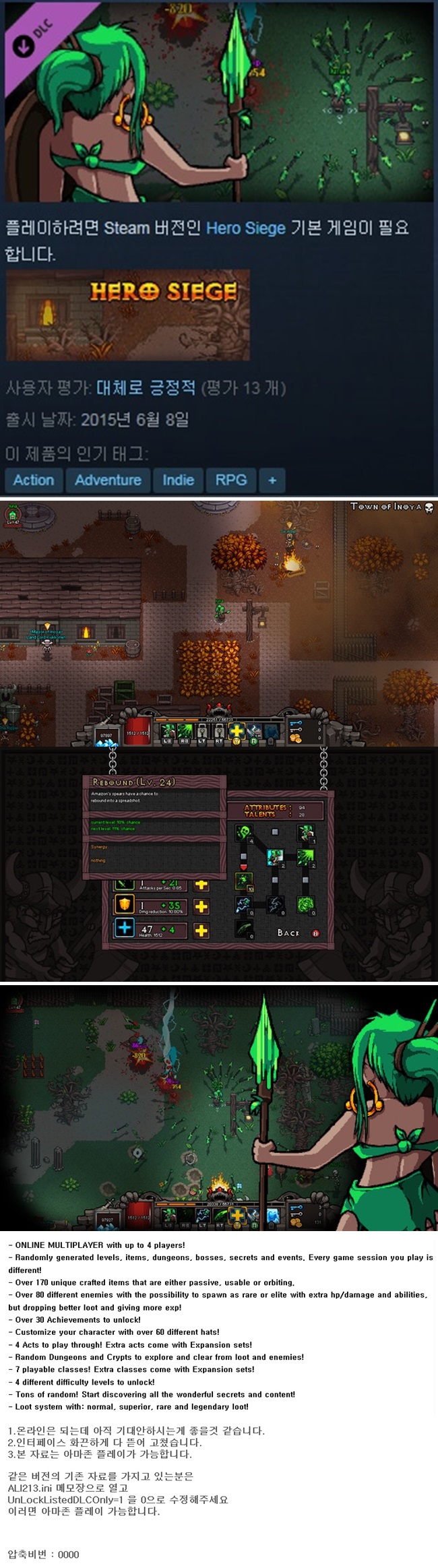This screenshot has width=438, height=1568.
Task: Click the Back button in talent panel
Action: coord(288,933)
